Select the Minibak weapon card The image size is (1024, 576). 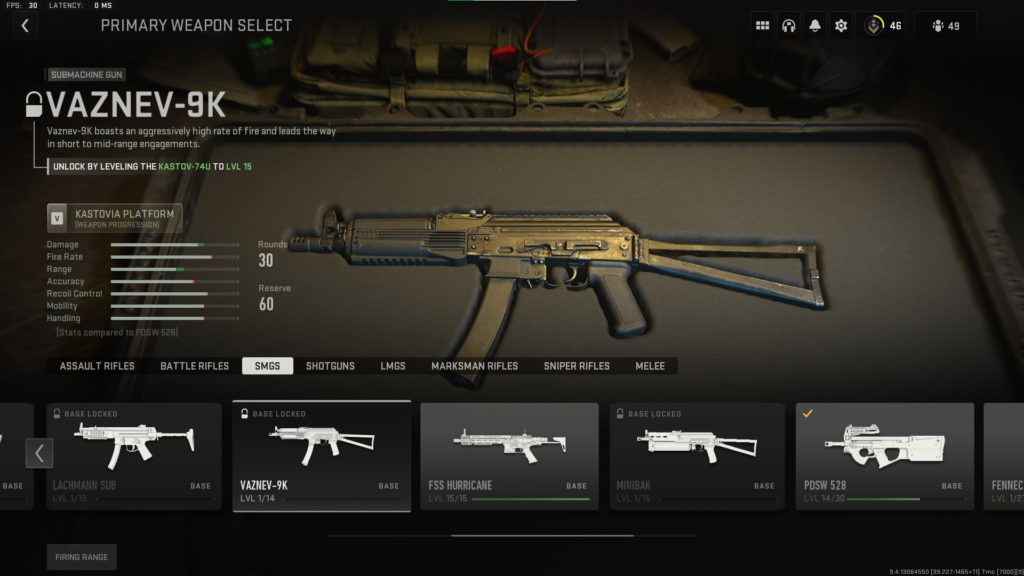pos(697,456)
